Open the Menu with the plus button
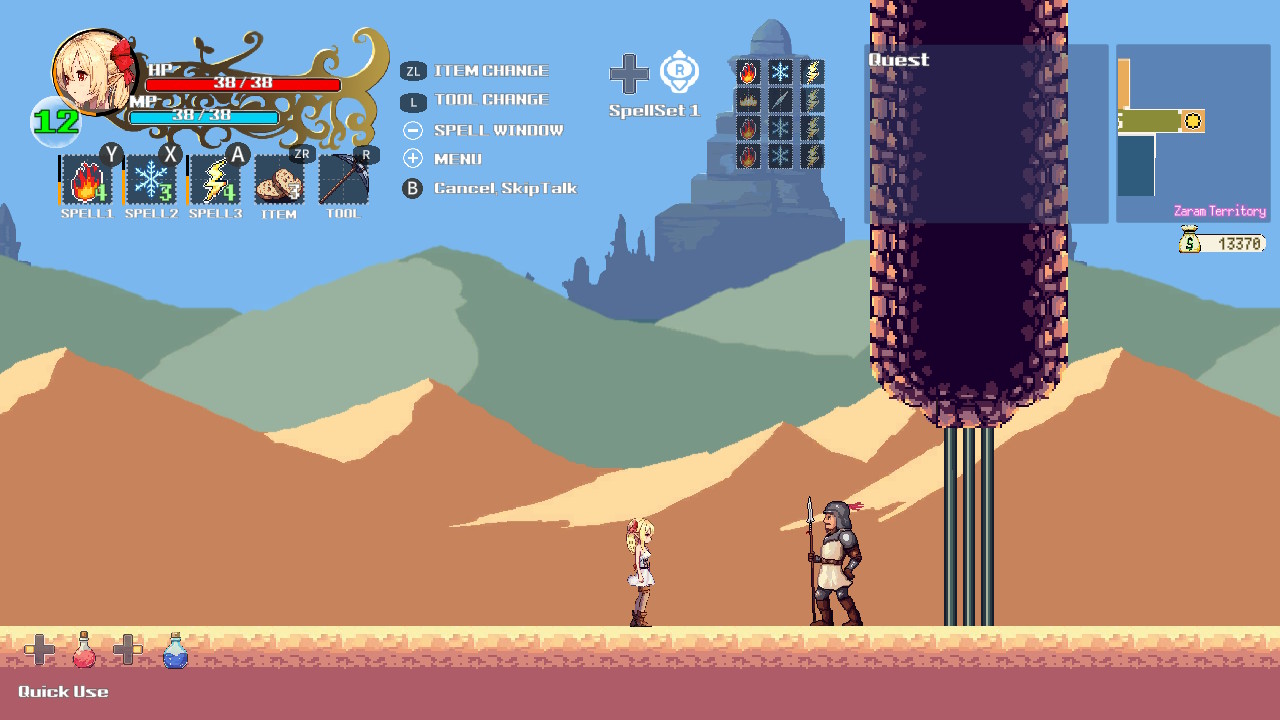Viewport: 1280px width, 720px height. pyautogui.click(x=413, y=158)
